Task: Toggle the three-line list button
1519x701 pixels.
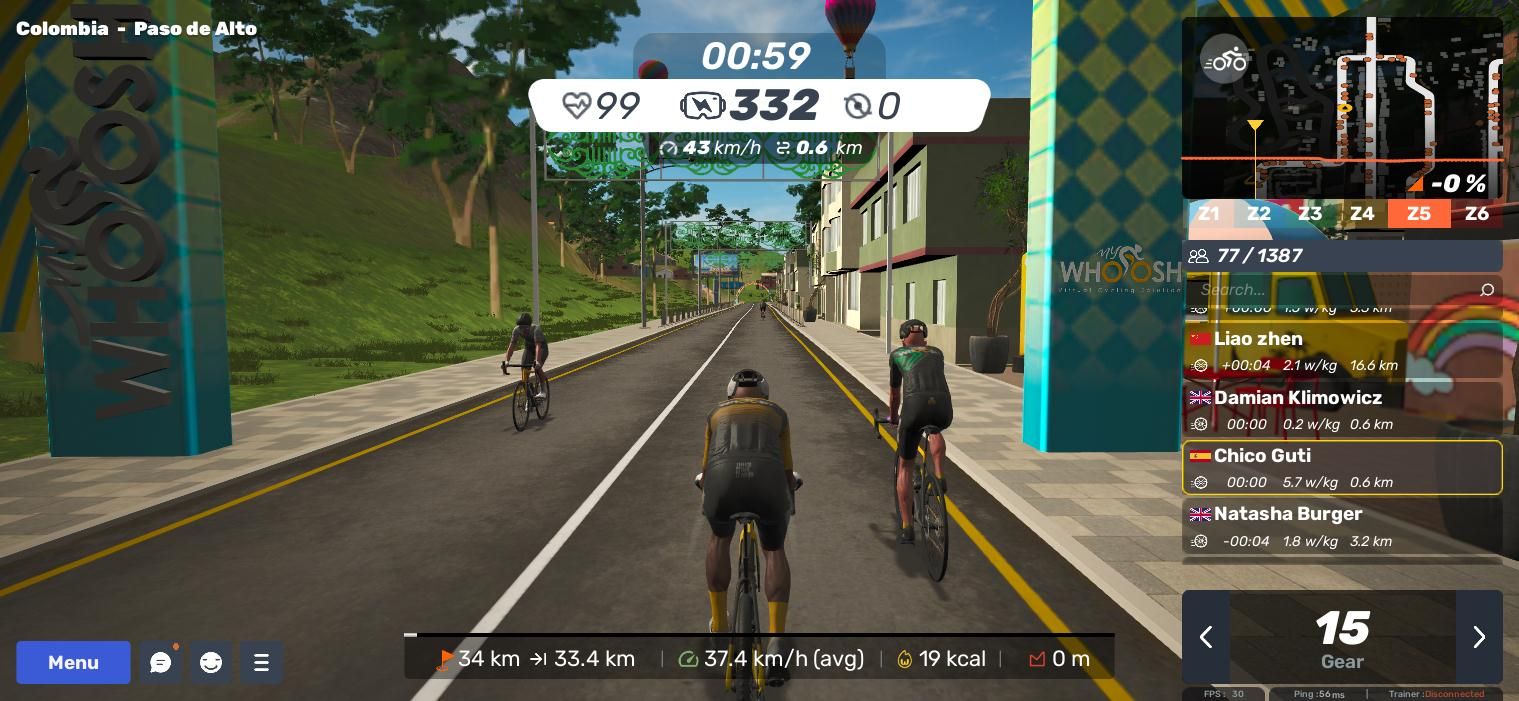Action: pyautogui.click(x=261, y=662)
